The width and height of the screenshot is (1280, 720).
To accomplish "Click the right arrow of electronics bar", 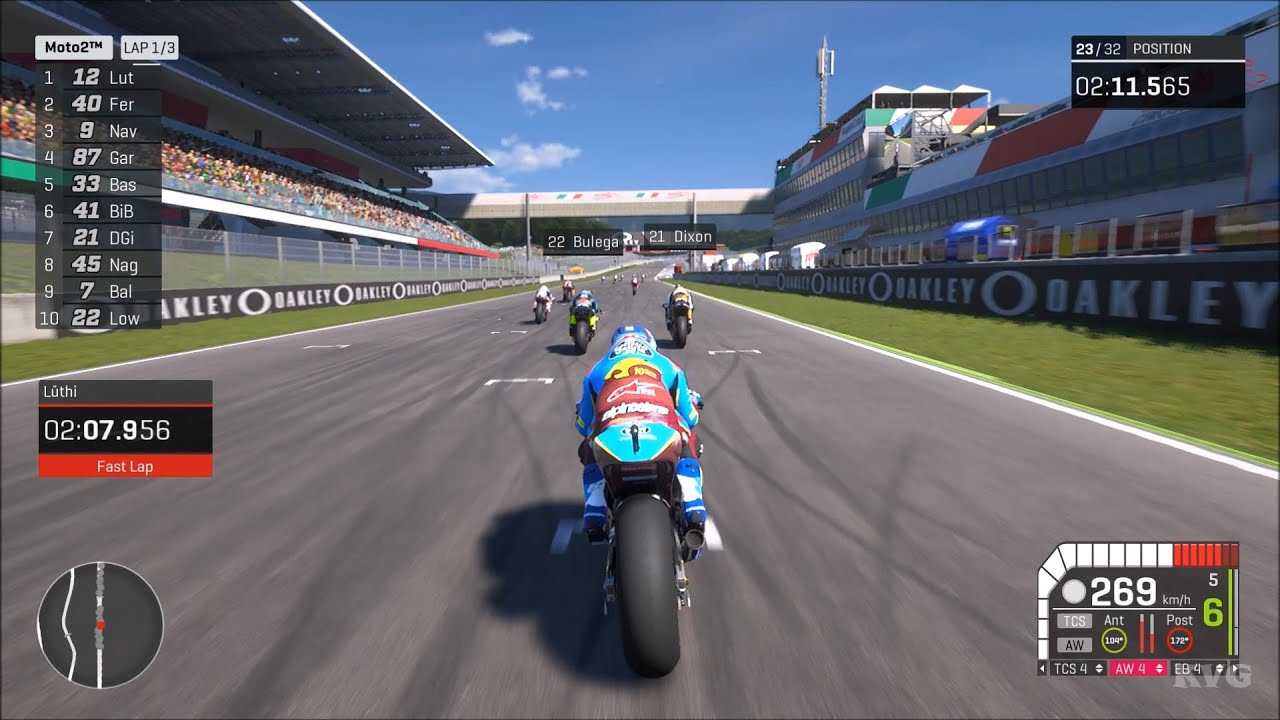I will tap(1233, 668).
